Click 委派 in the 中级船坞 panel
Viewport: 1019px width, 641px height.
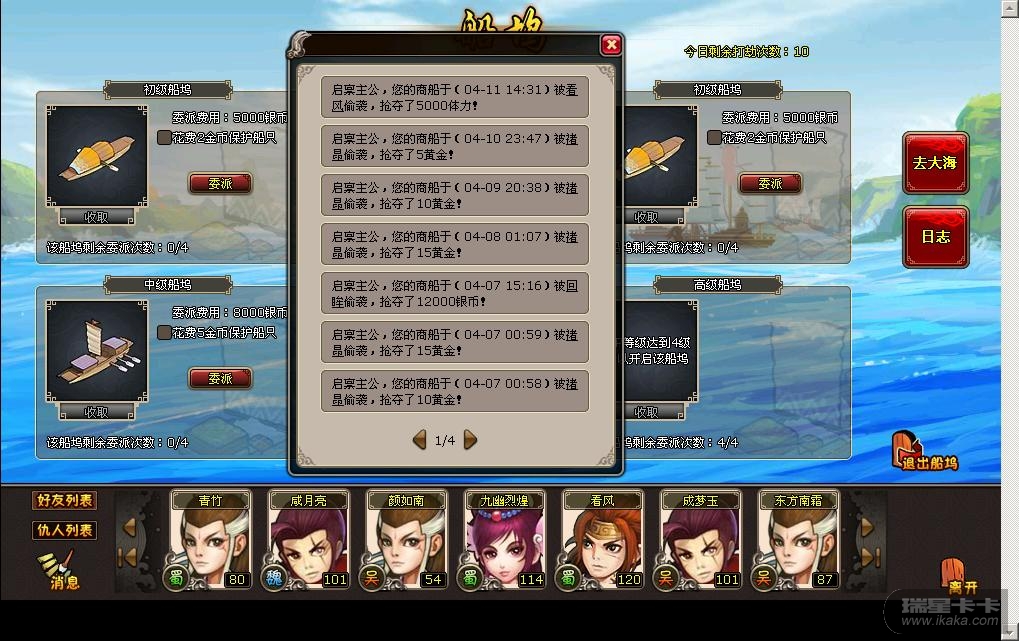click(220, 379)
